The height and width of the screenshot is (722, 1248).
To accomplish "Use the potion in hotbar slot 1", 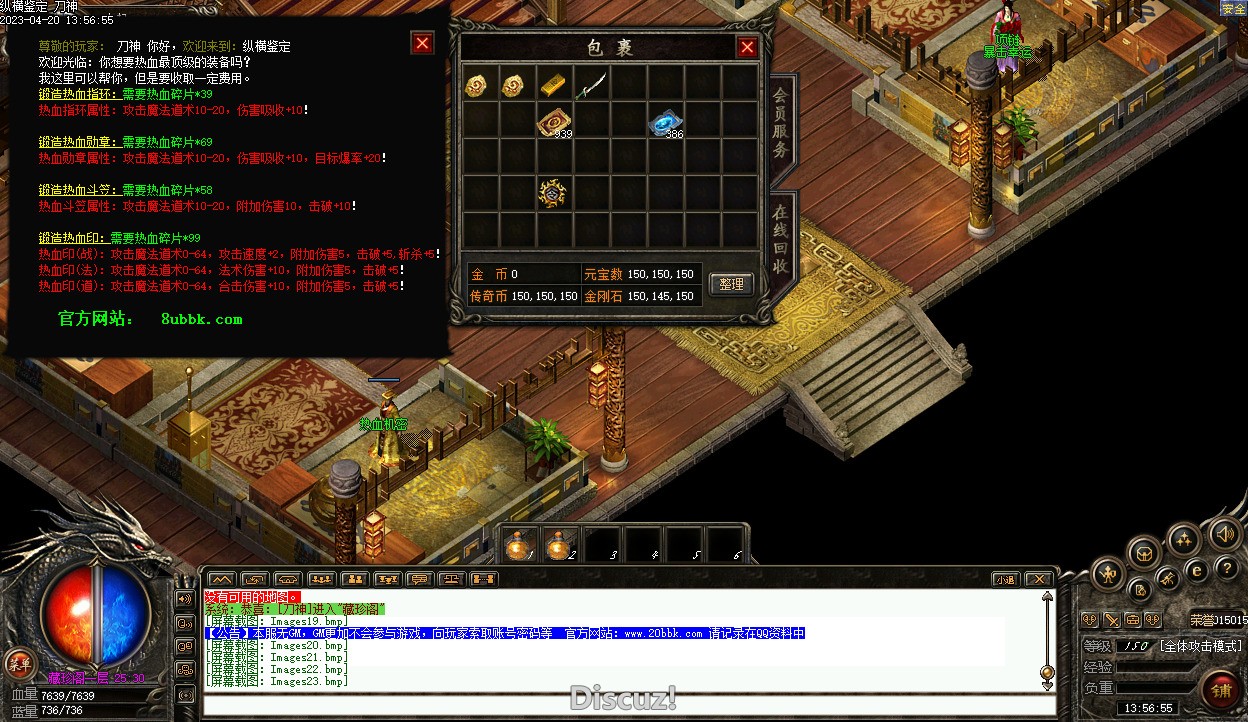I will pos(518,545).
